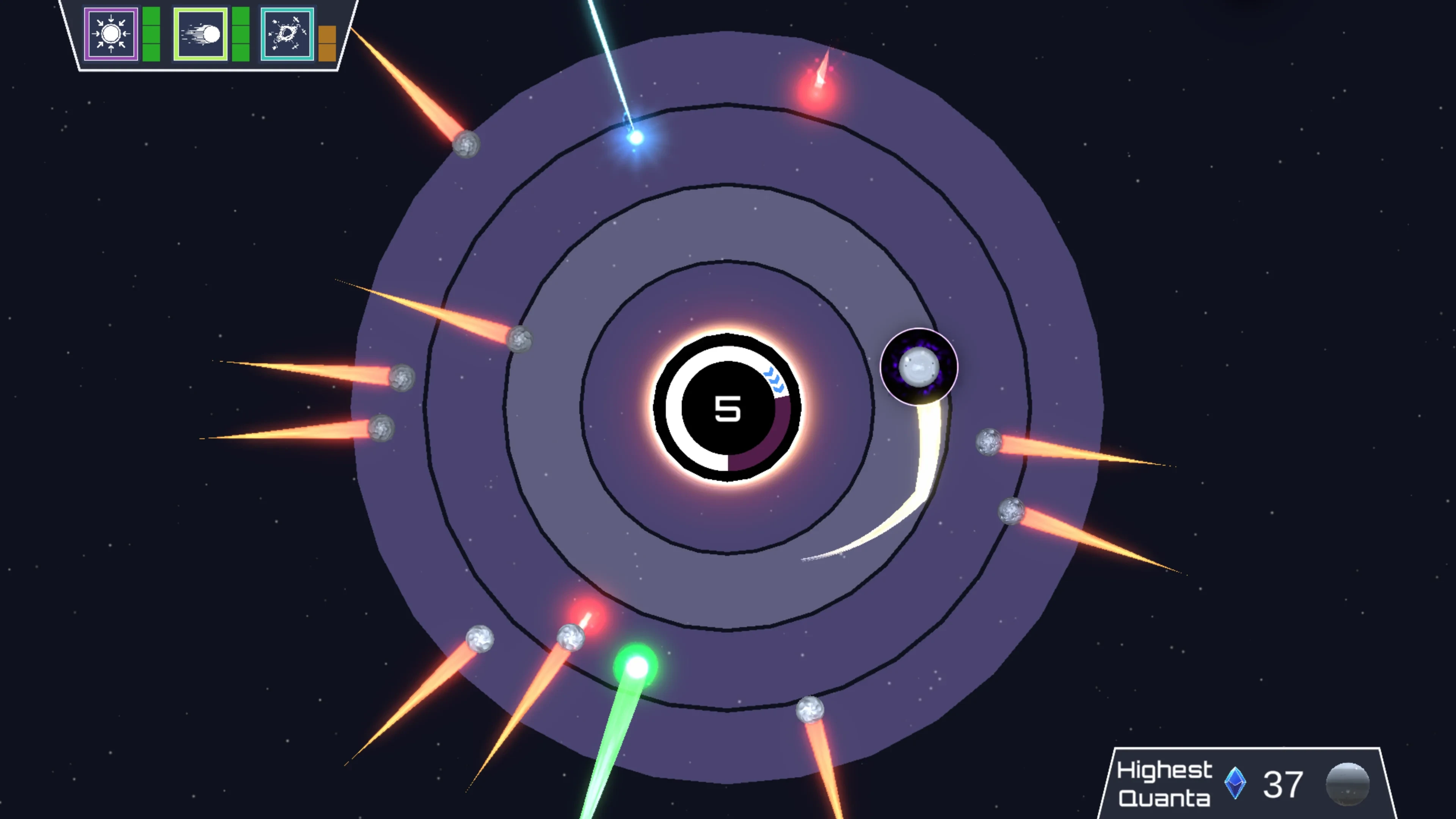Click the blue chevron upgrade arrows on the core
The height and width of the screenshot is (819, 1456).
774,380
